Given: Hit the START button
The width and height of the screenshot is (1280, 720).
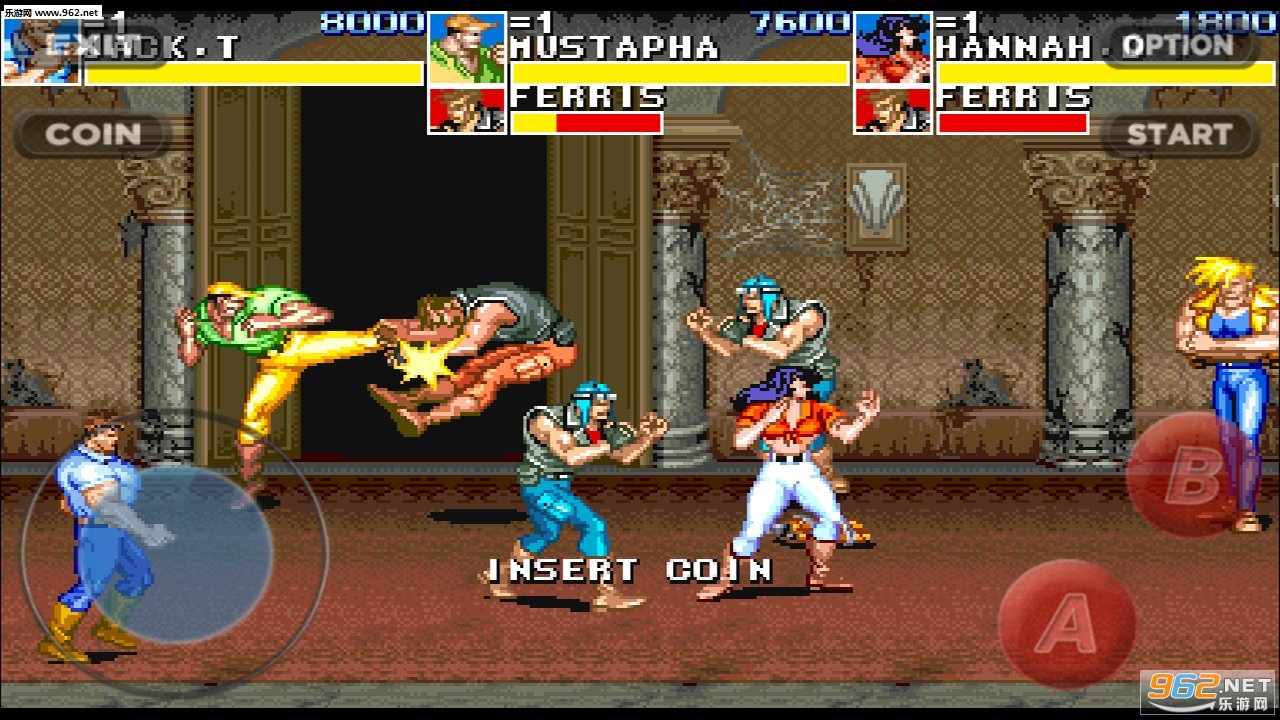Looking at the screenshot, I should (1179, 134).
